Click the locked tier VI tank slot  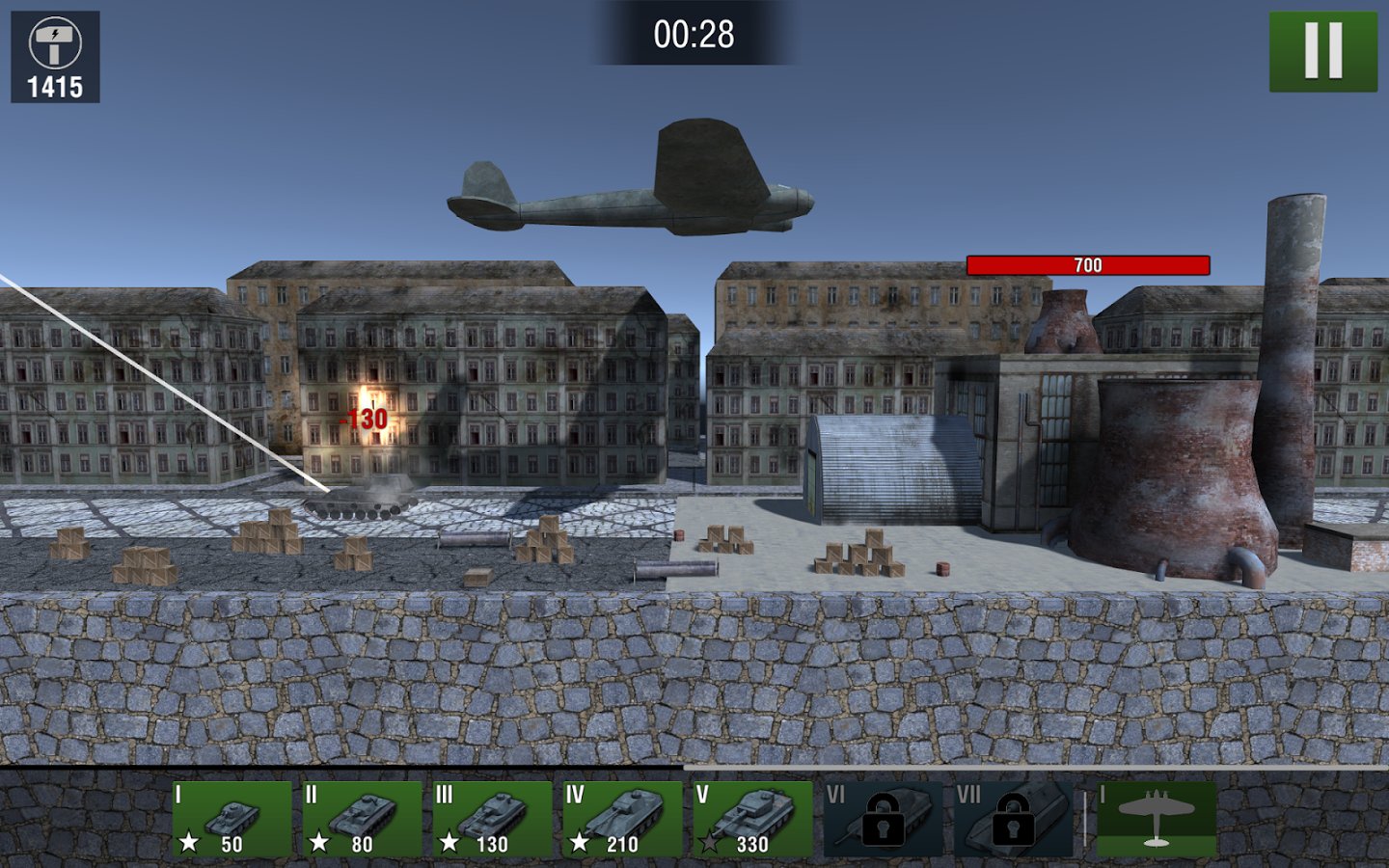point(883,819)
